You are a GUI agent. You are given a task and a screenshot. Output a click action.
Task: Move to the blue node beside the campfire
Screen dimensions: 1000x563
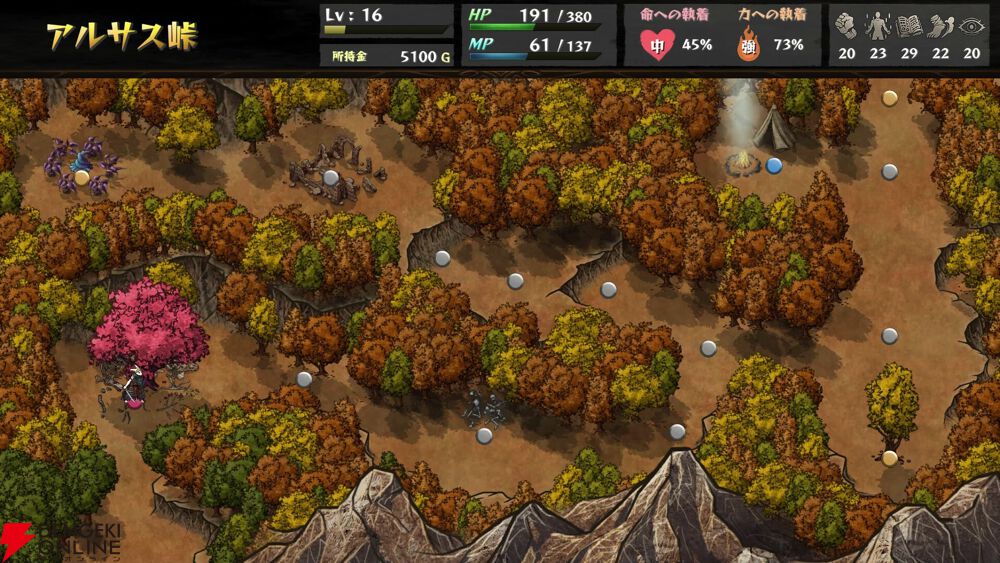(x=773, y=165)
